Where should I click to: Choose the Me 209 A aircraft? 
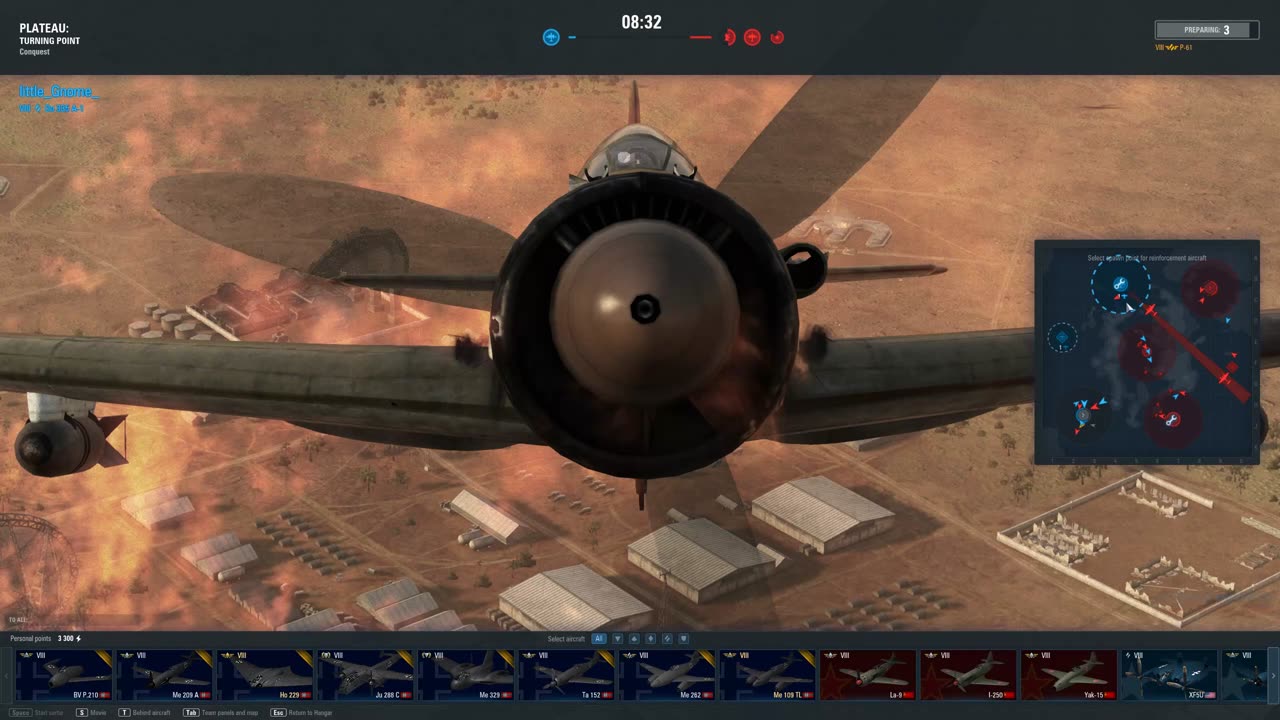coord(166,674)
